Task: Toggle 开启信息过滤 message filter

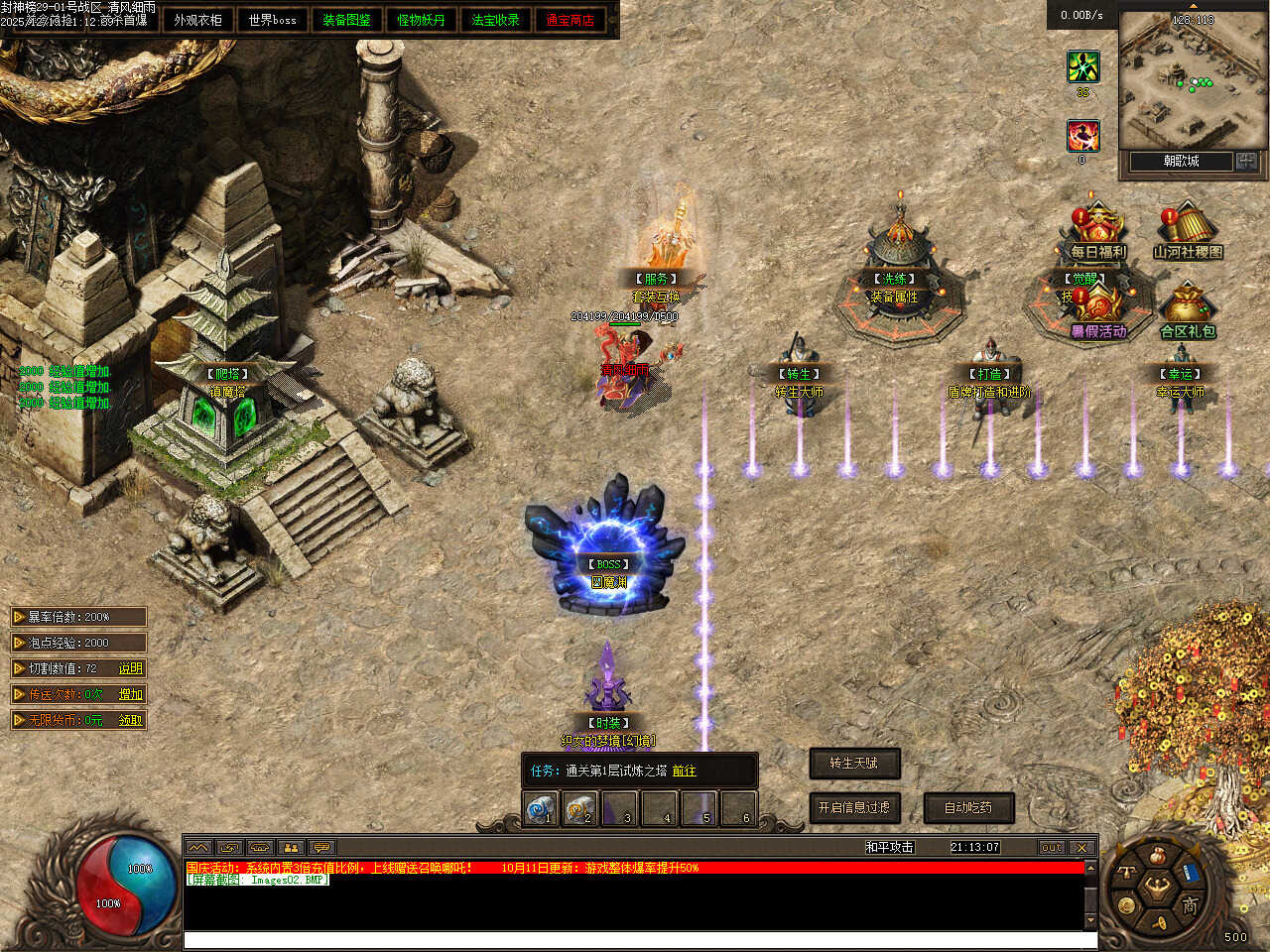Action: pos(853,808)
